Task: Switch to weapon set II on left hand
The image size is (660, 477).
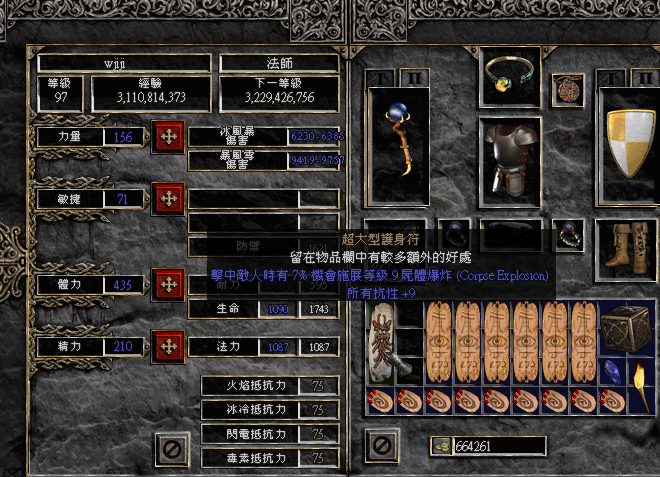Action: [412, 78]
